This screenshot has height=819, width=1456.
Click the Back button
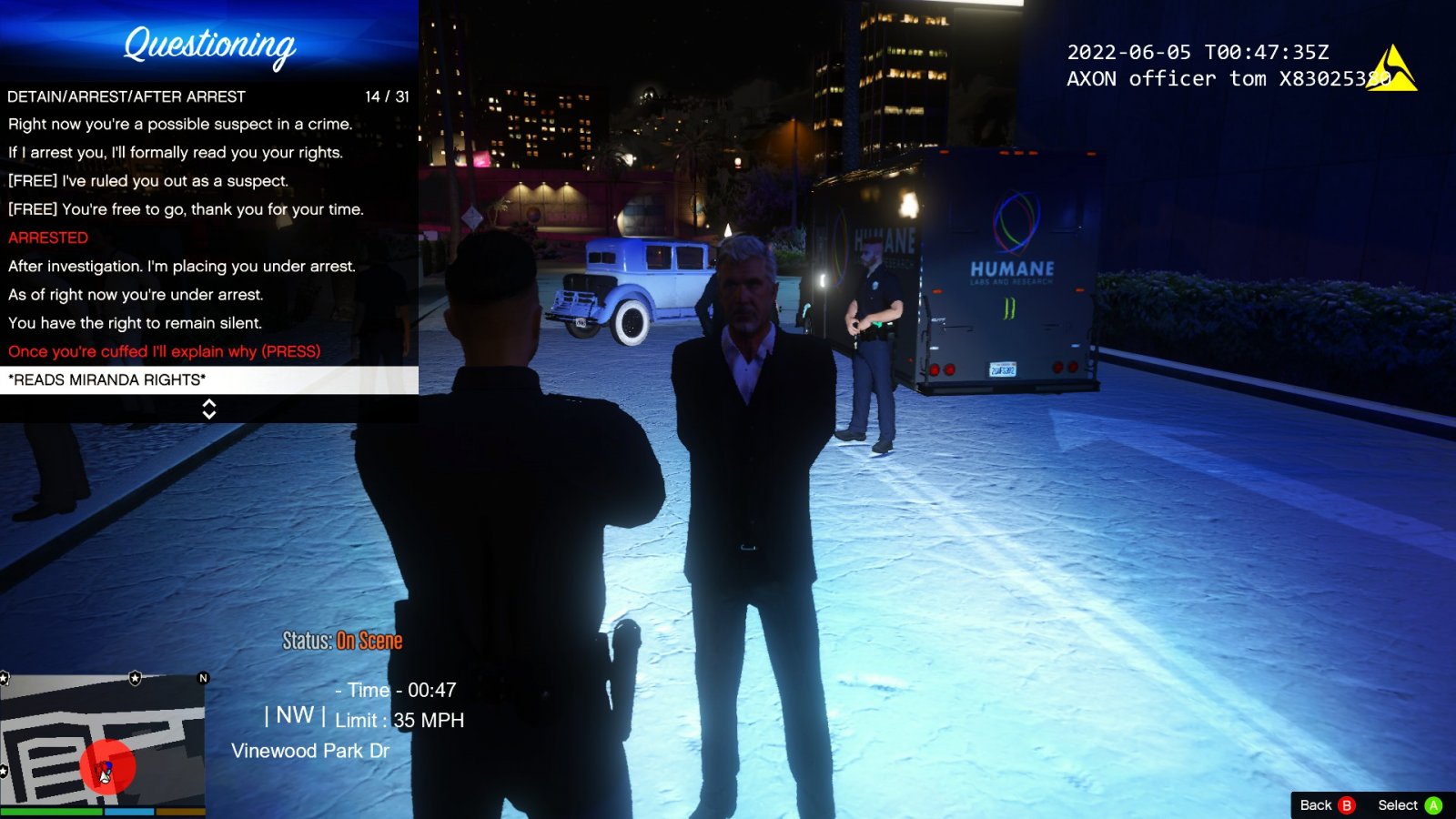[x=1327, y=804]
